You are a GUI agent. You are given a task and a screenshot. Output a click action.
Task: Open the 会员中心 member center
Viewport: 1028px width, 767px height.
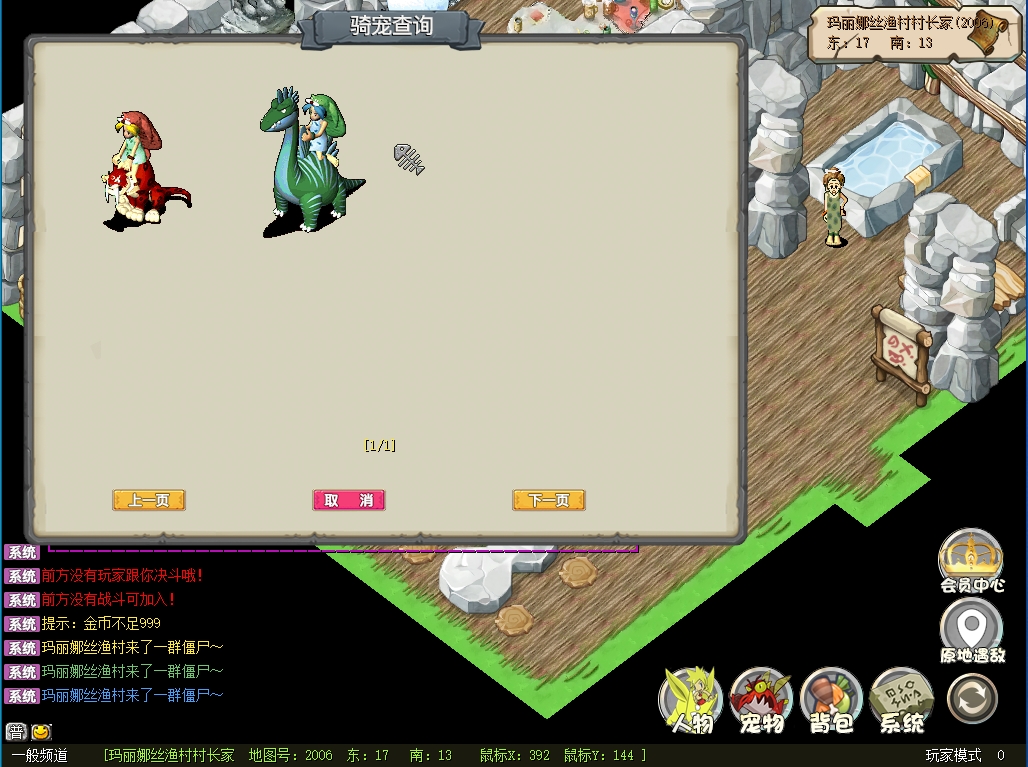[971, 562]
